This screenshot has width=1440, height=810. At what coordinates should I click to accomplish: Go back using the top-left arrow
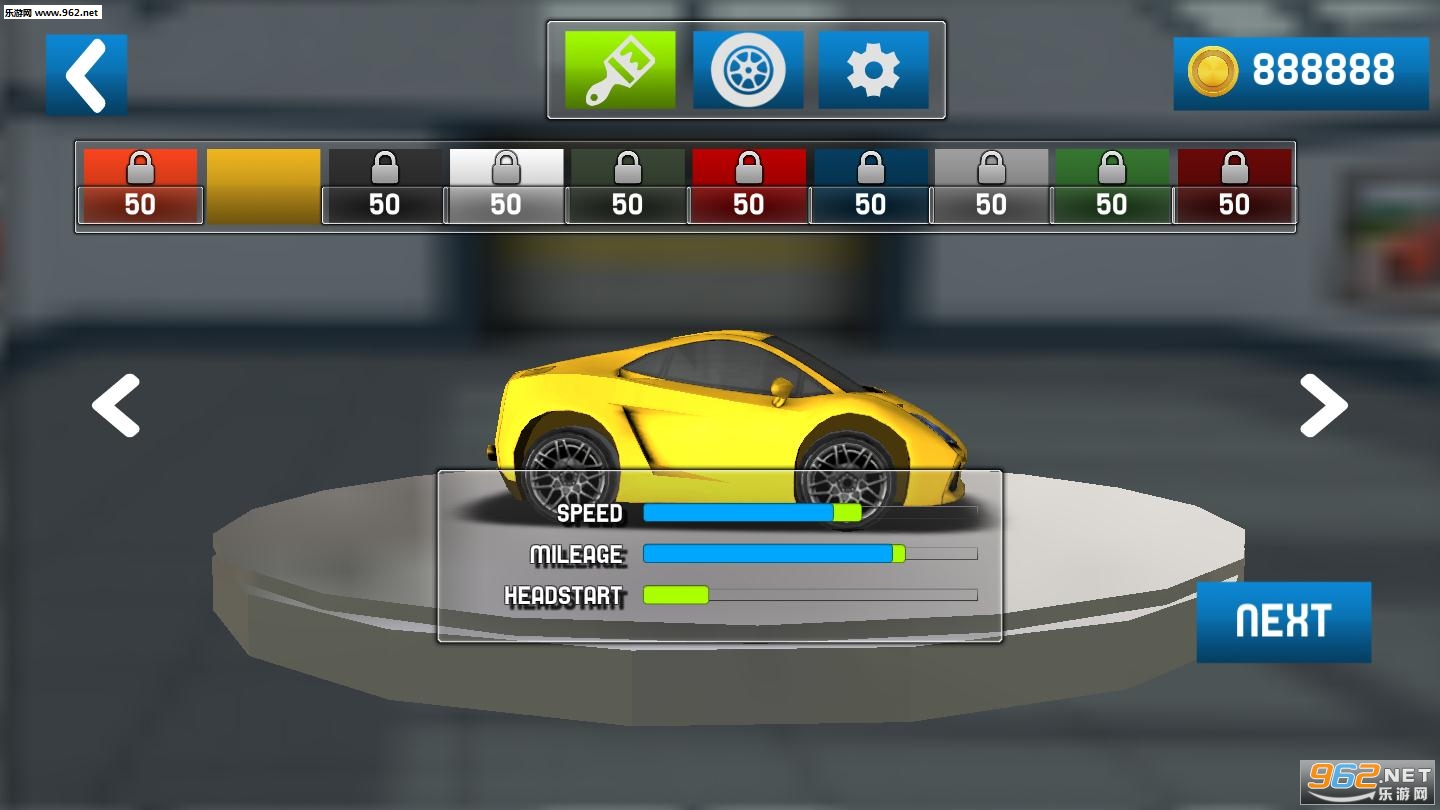pos(86,74)
